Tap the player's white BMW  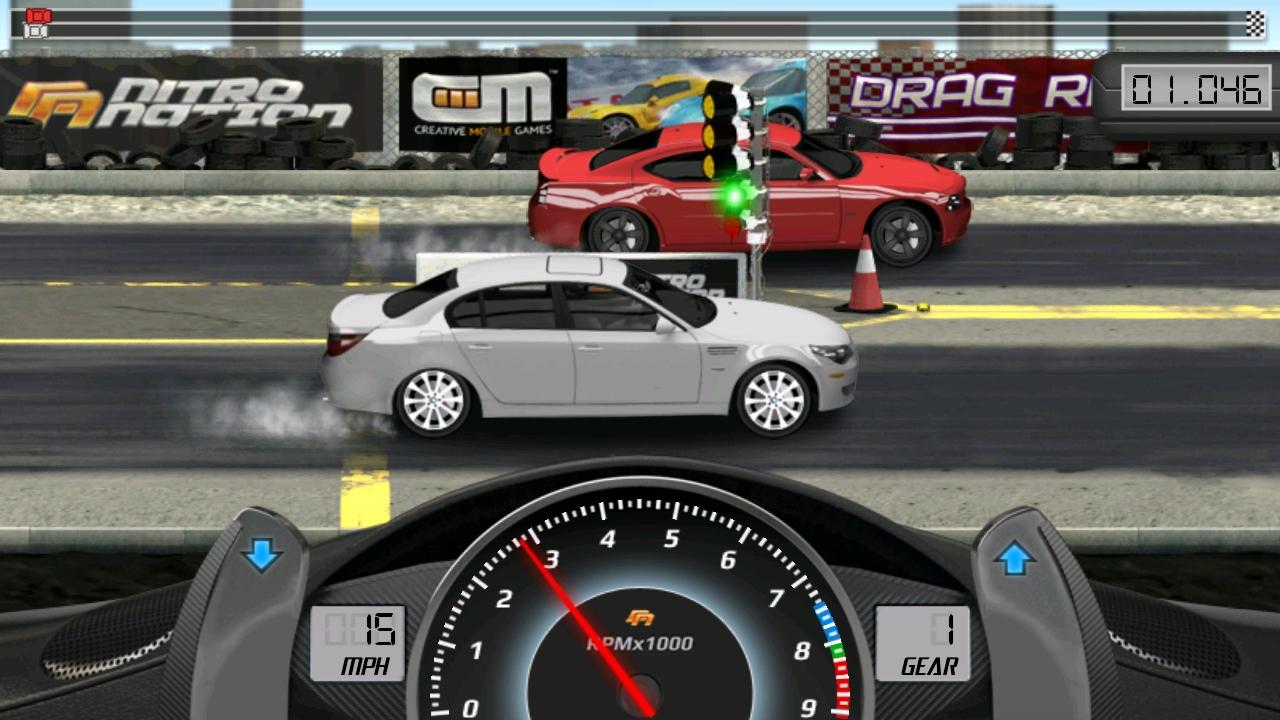(590, 360)
